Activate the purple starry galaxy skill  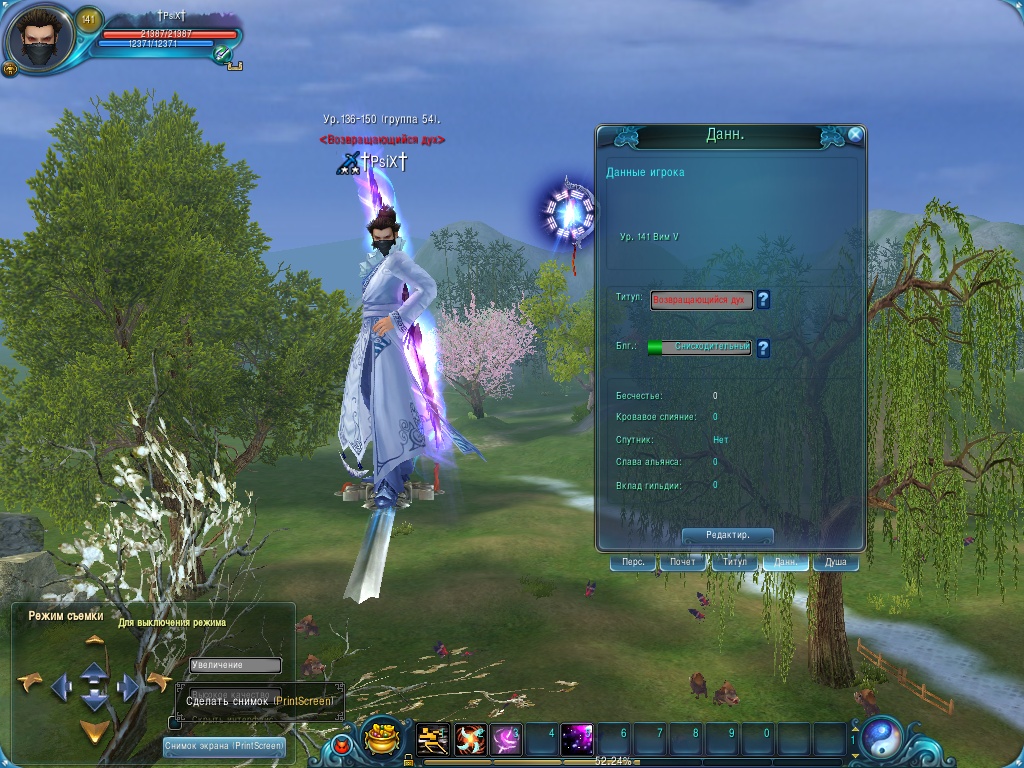577,740
